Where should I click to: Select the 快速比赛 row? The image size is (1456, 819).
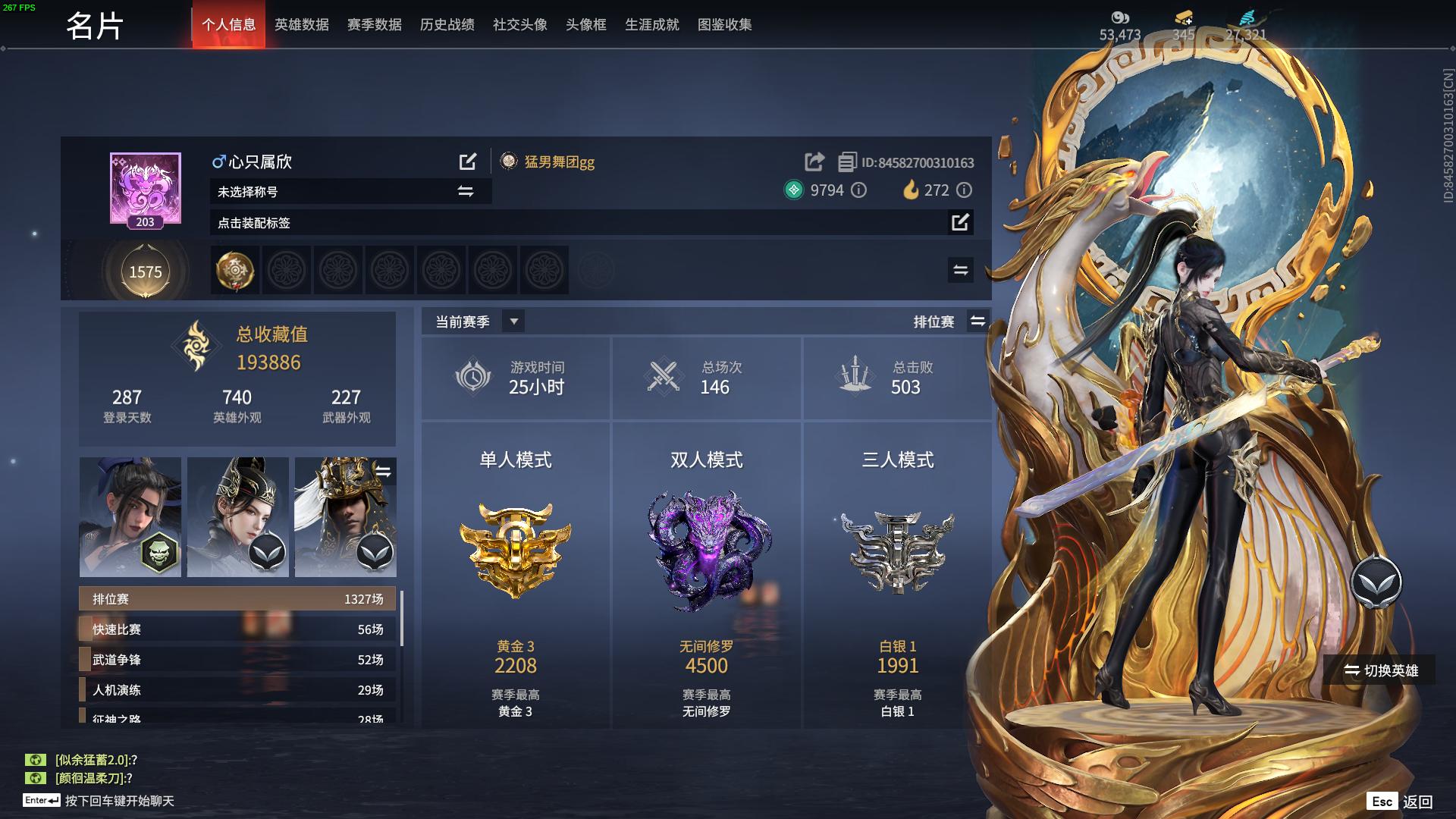237,629
